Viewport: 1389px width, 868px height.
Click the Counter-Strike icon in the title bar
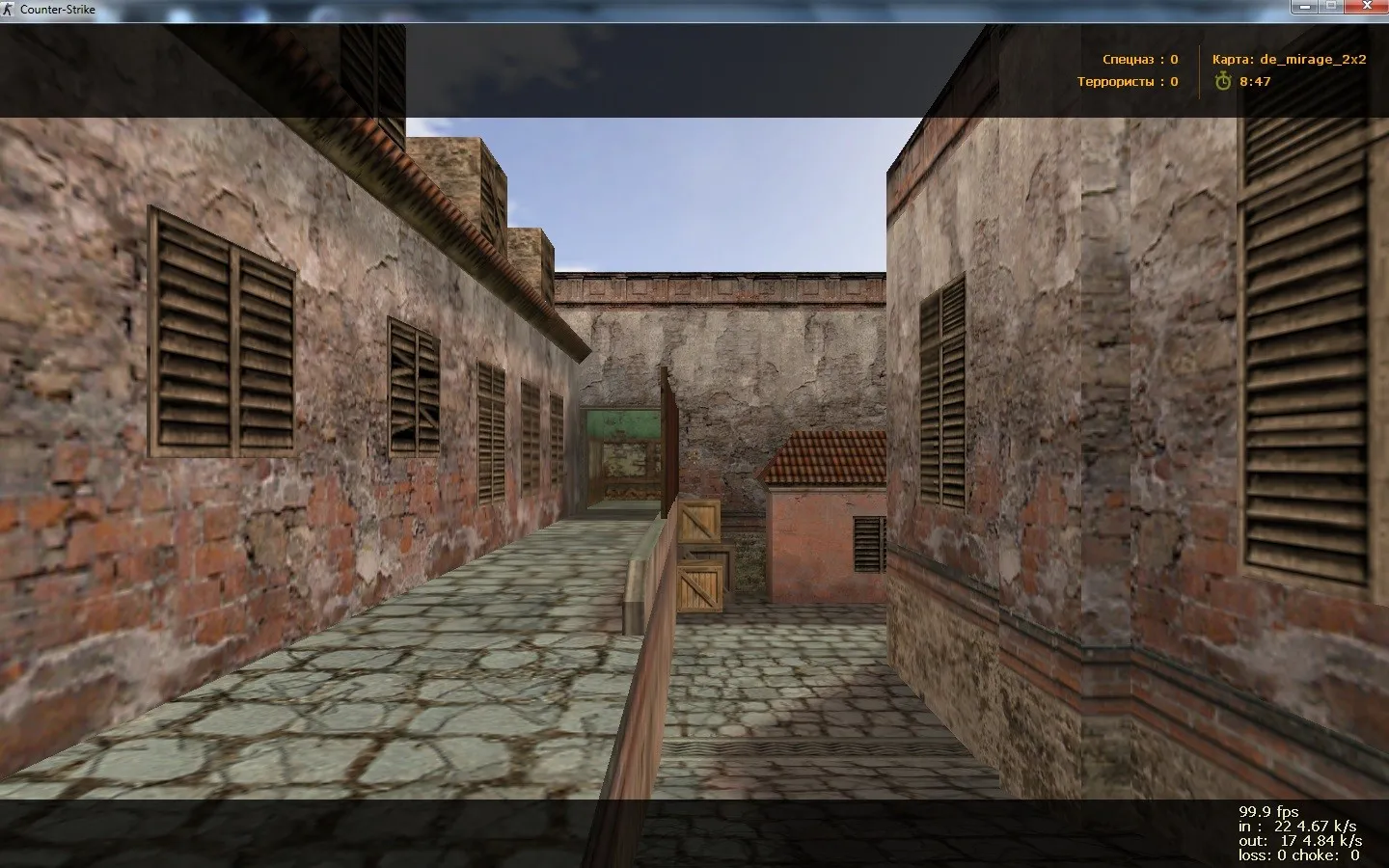click(x=10, y=9)
